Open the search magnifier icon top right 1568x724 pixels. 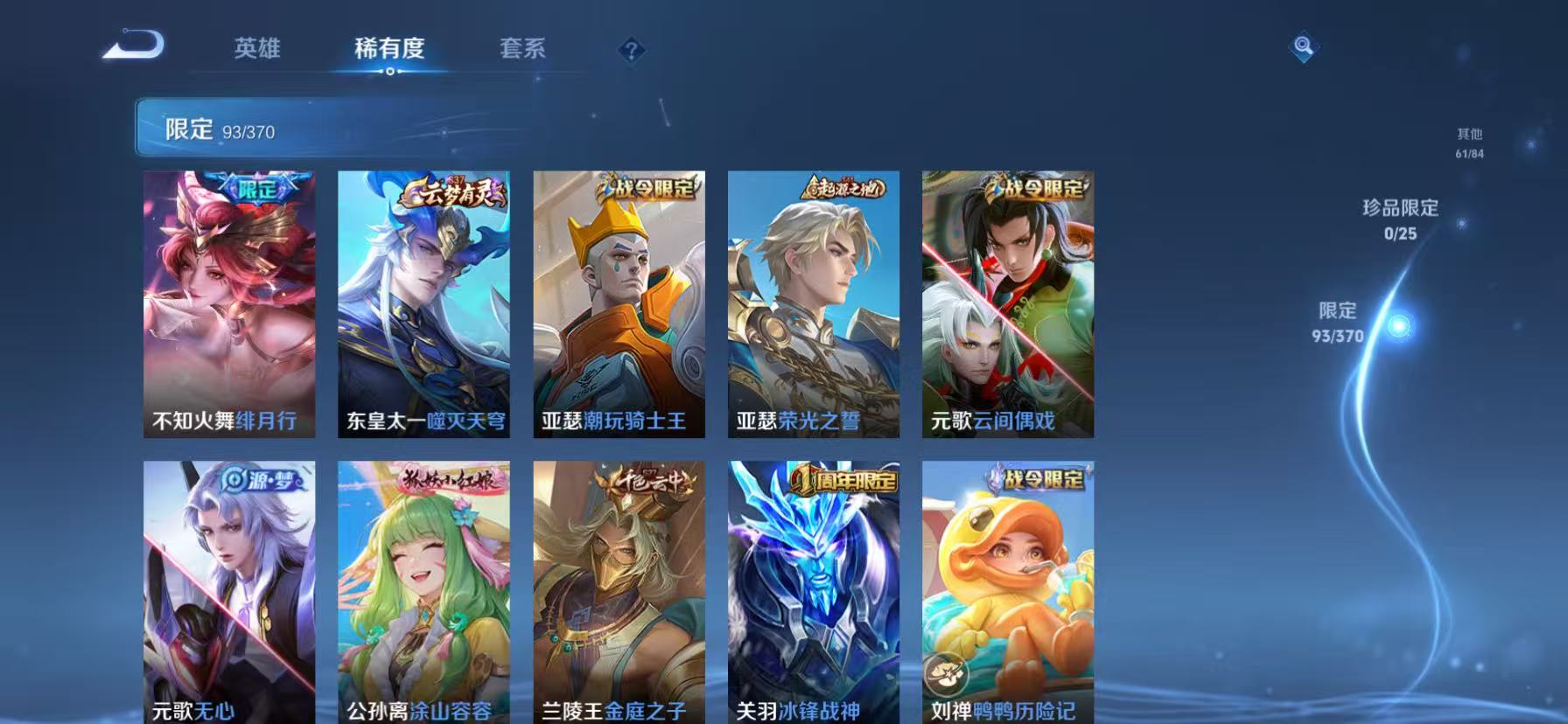coord(1303,48)
